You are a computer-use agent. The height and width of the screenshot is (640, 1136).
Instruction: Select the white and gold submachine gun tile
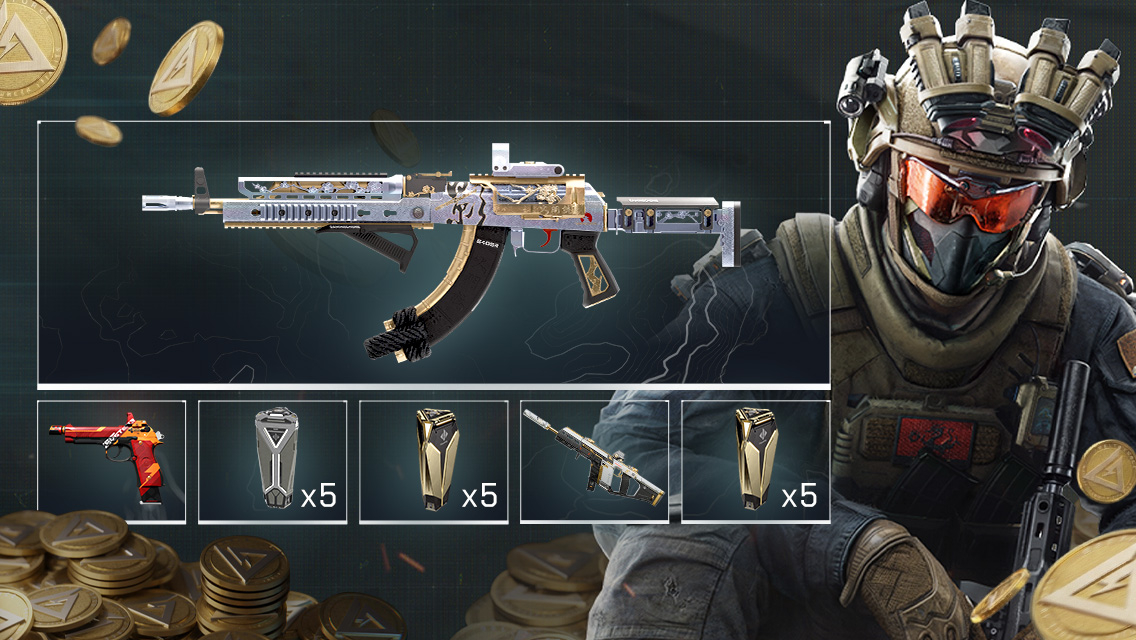coord(595,461)
